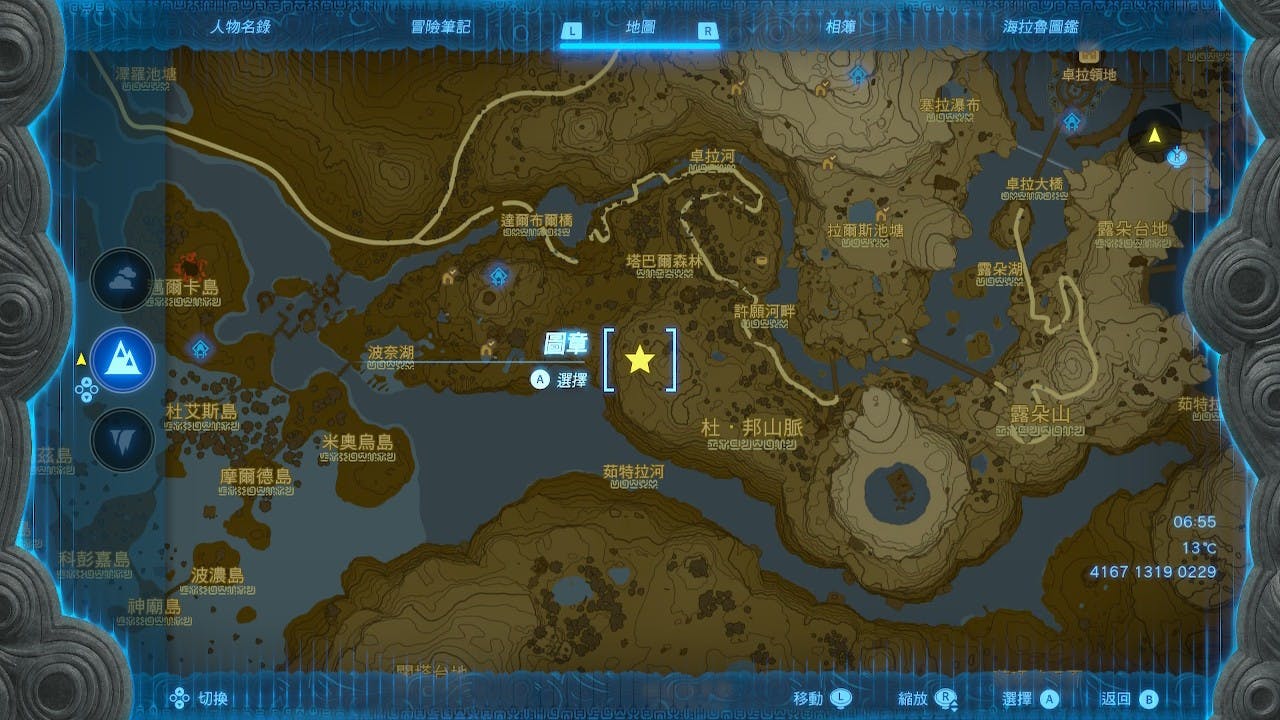The height and width of the screenshot is (720, 1280).
Task: Open the 冒險筆記 tab
Action: tap(440, 28)
